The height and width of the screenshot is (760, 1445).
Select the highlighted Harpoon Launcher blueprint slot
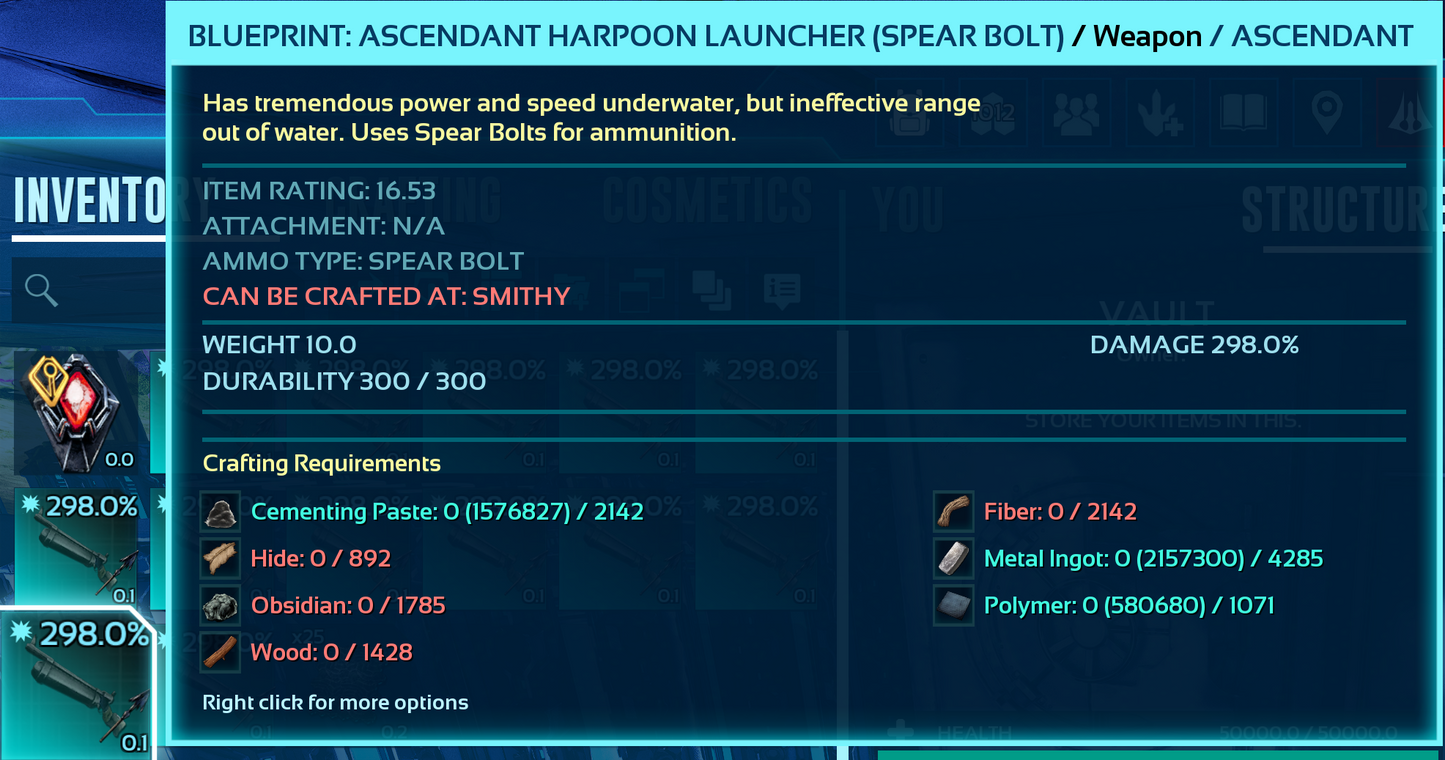[x=78, y=685]
